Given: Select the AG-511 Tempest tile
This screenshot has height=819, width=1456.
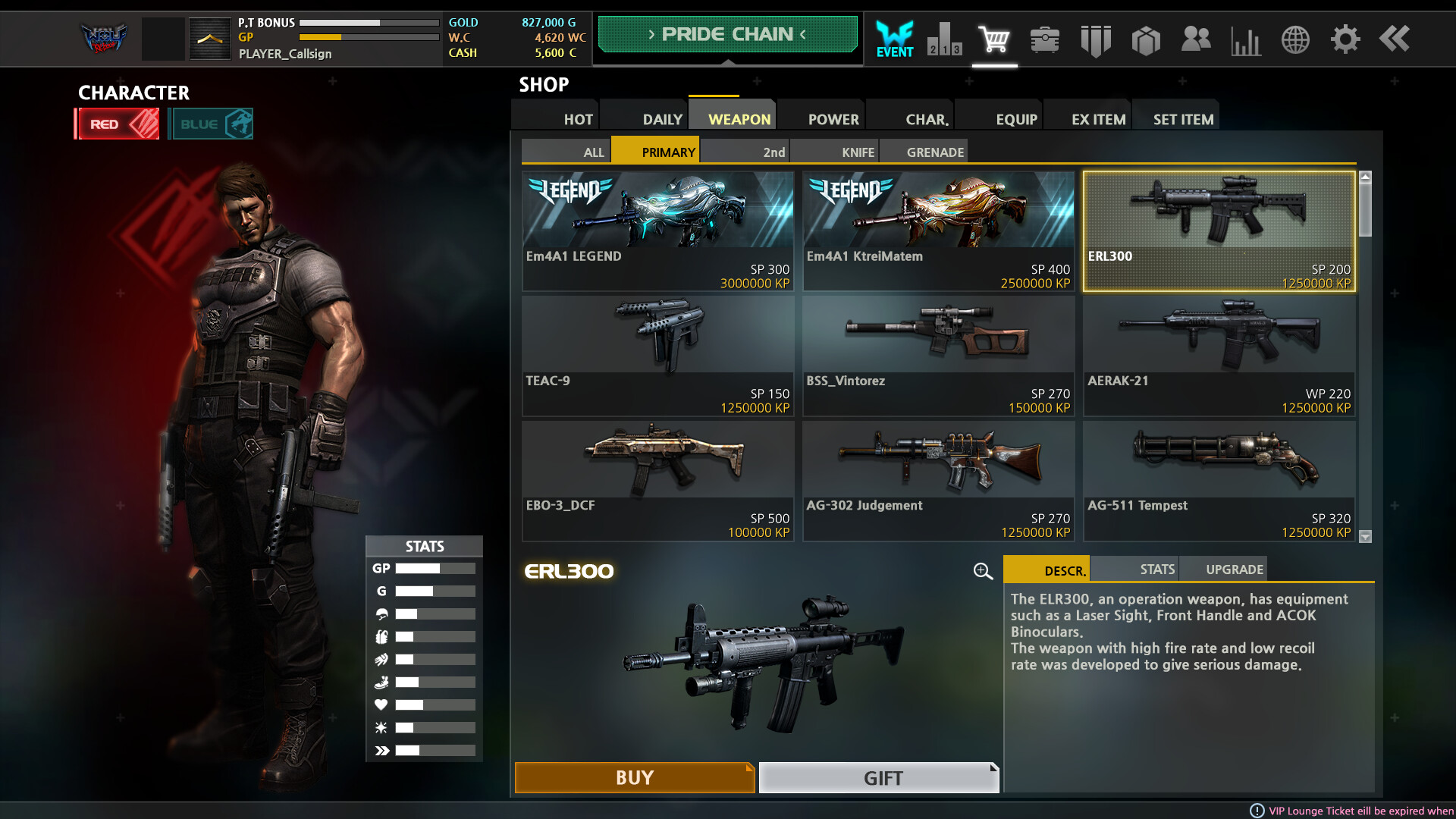Looking at the screenshot, I should click(x=1219, y=480).
